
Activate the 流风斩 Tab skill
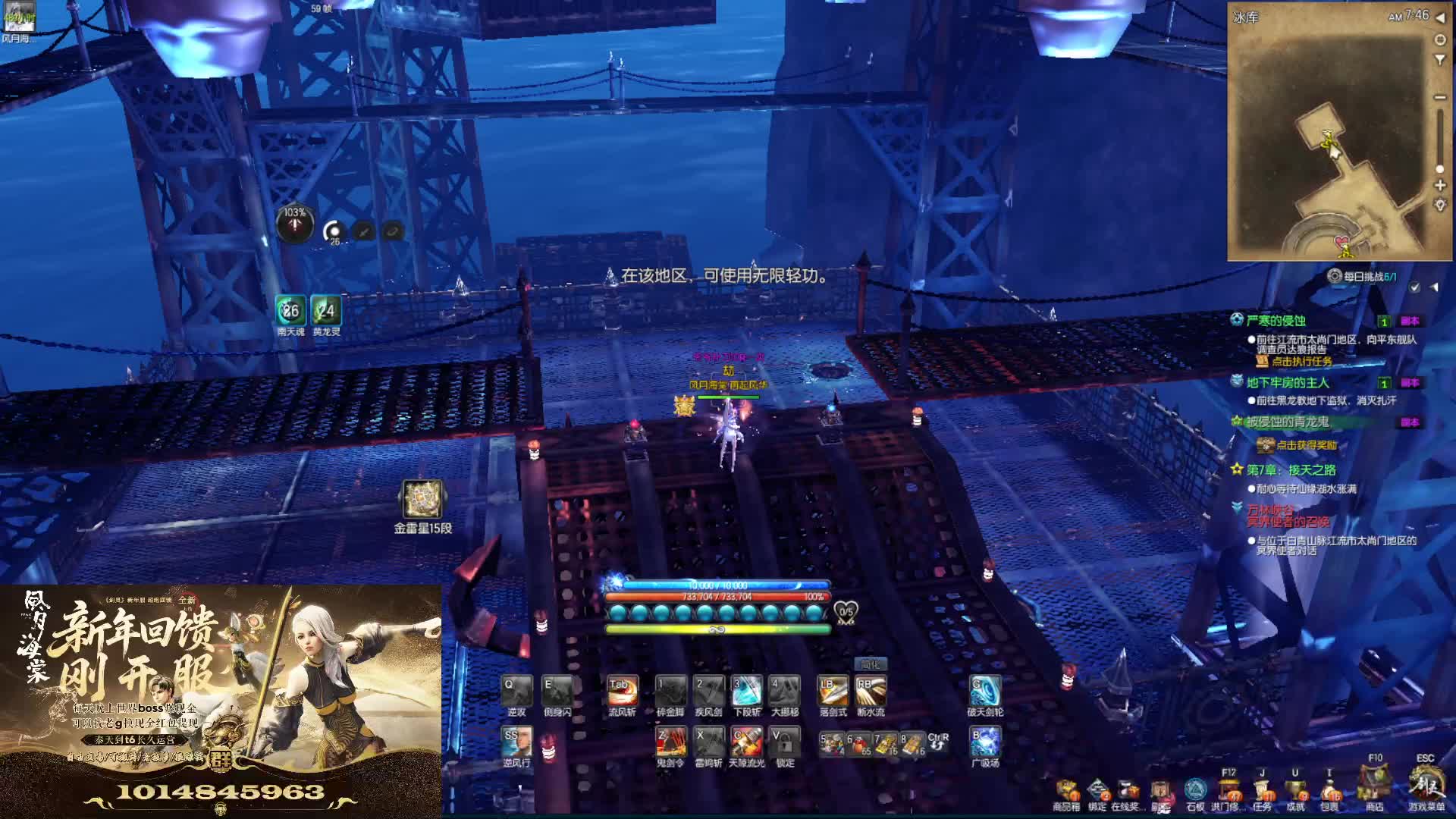pyautogui.click(x=622, y=692)
